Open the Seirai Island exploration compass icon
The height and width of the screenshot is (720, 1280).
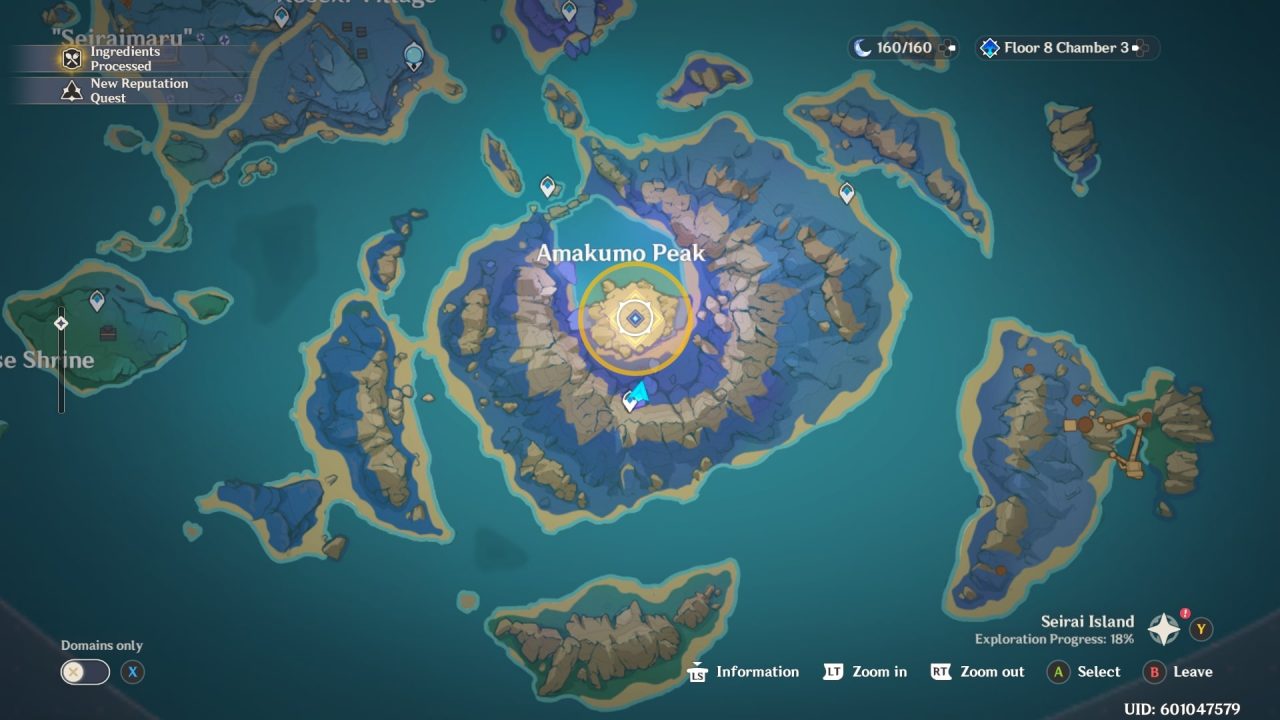[x=1164, y=629]
